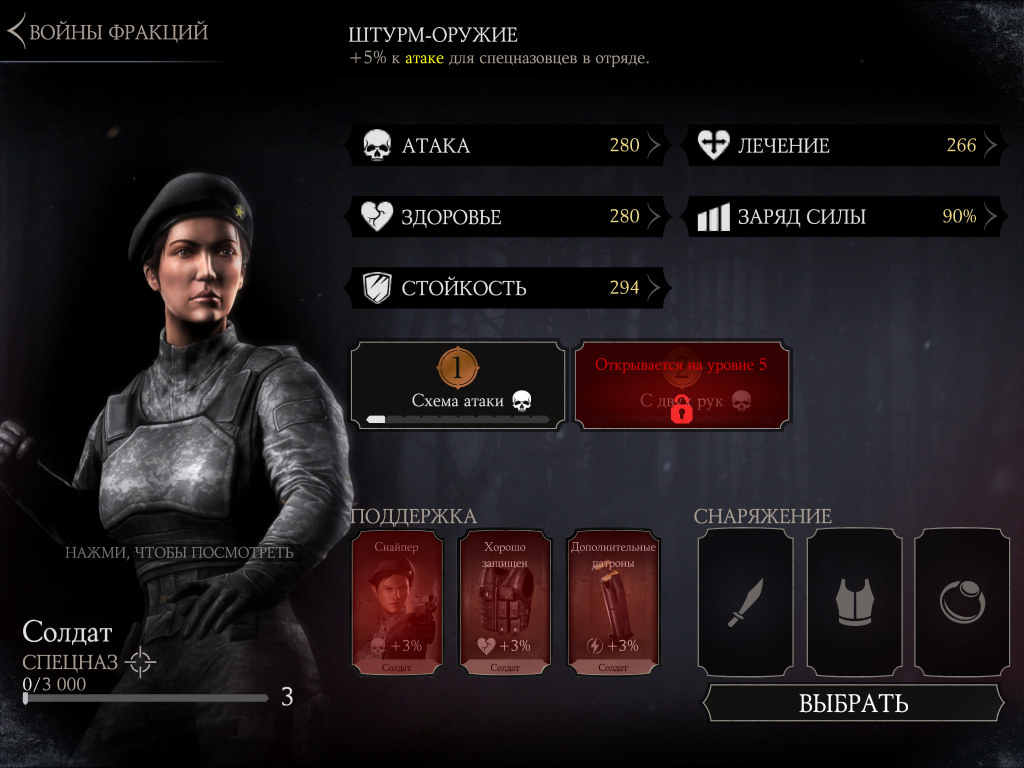Show the Лечение stat details
The height and width of the screenshot is (768, 1024).
tap(845, 146)
